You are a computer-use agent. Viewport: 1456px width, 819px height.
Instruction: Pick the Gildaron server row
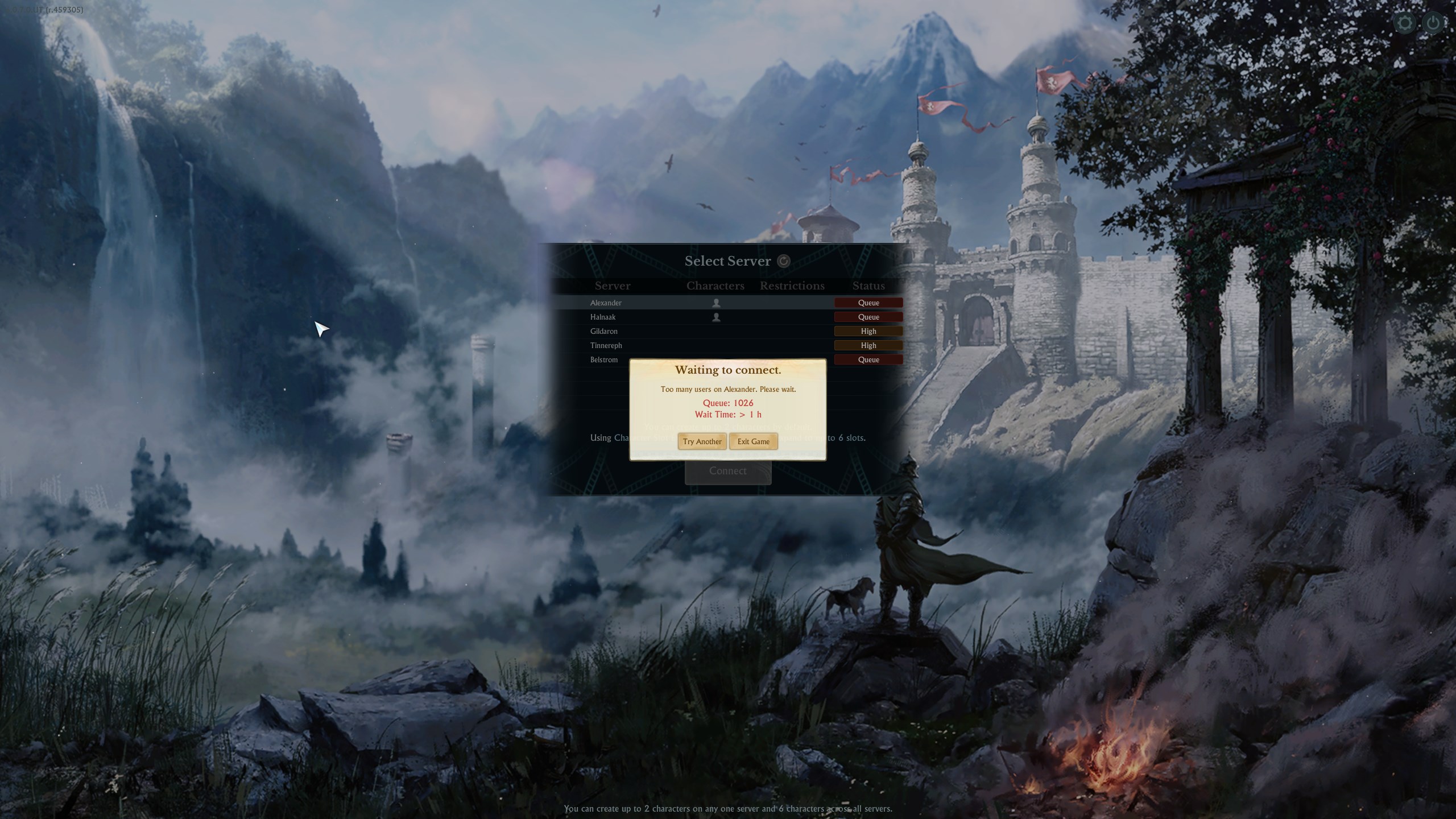(x=603, y=331)
